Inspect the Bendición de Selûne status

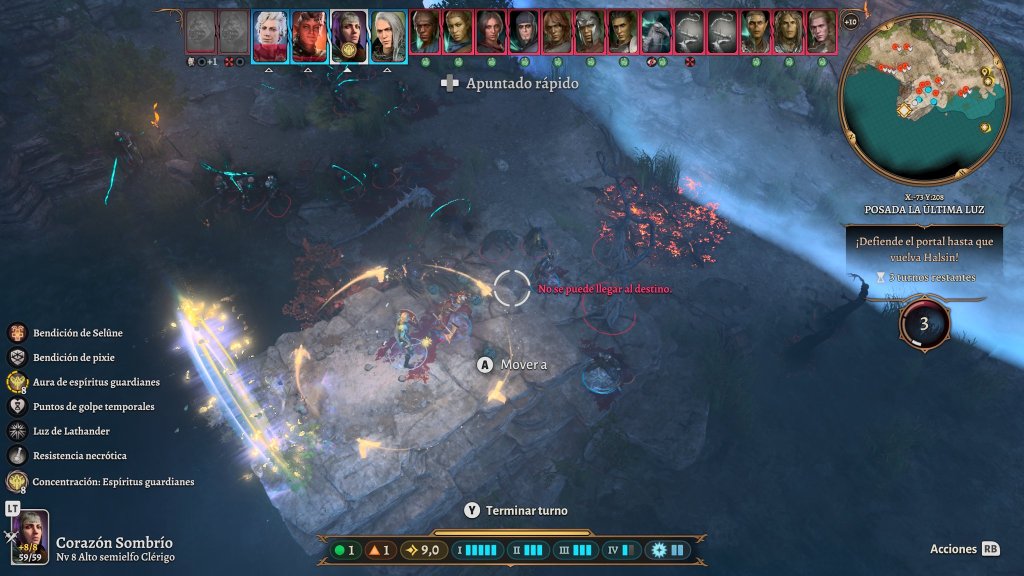pyautogui.click(x=17, y=333)
